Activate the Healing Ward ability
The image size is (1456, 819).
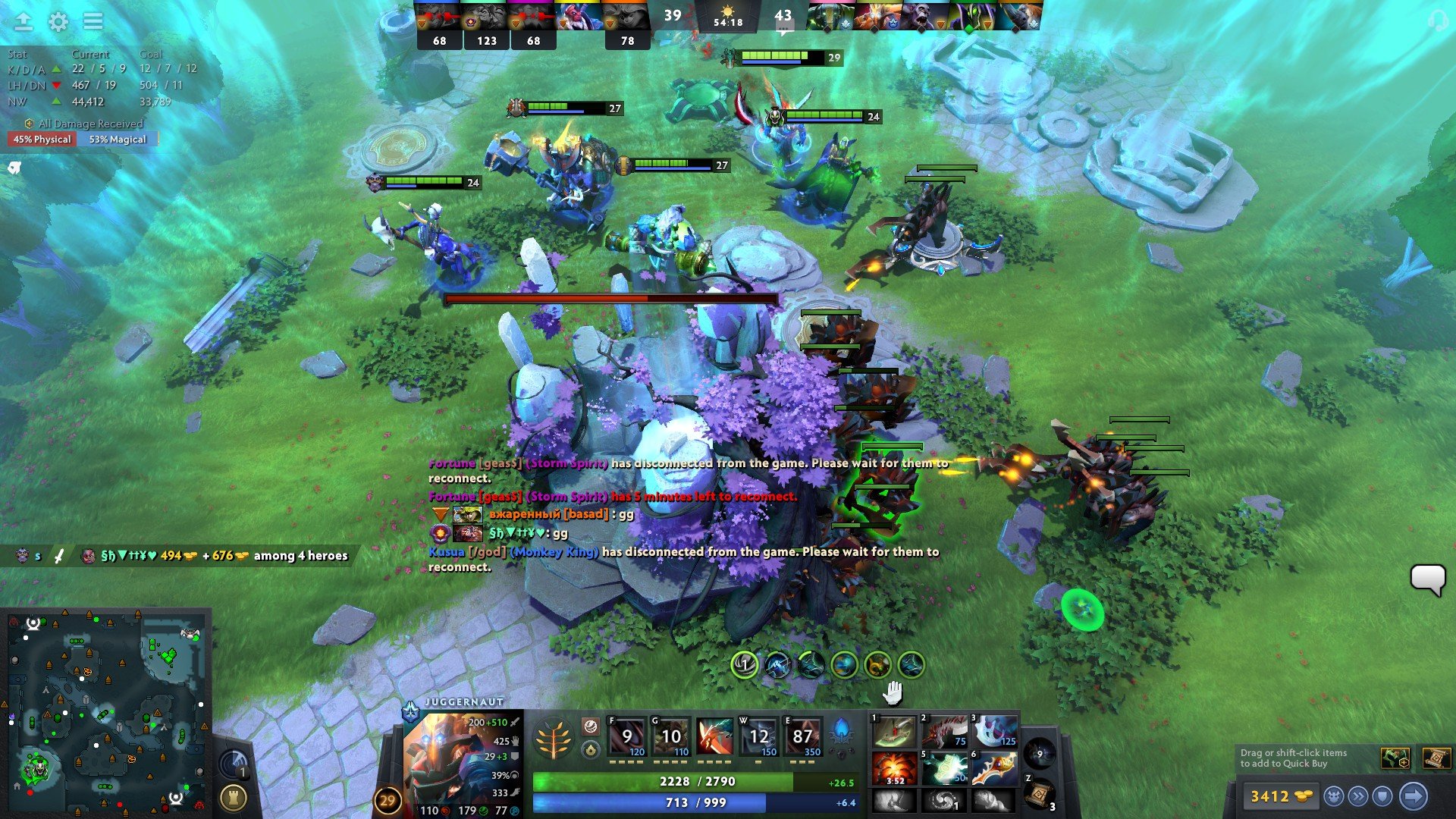click(671, 737)
